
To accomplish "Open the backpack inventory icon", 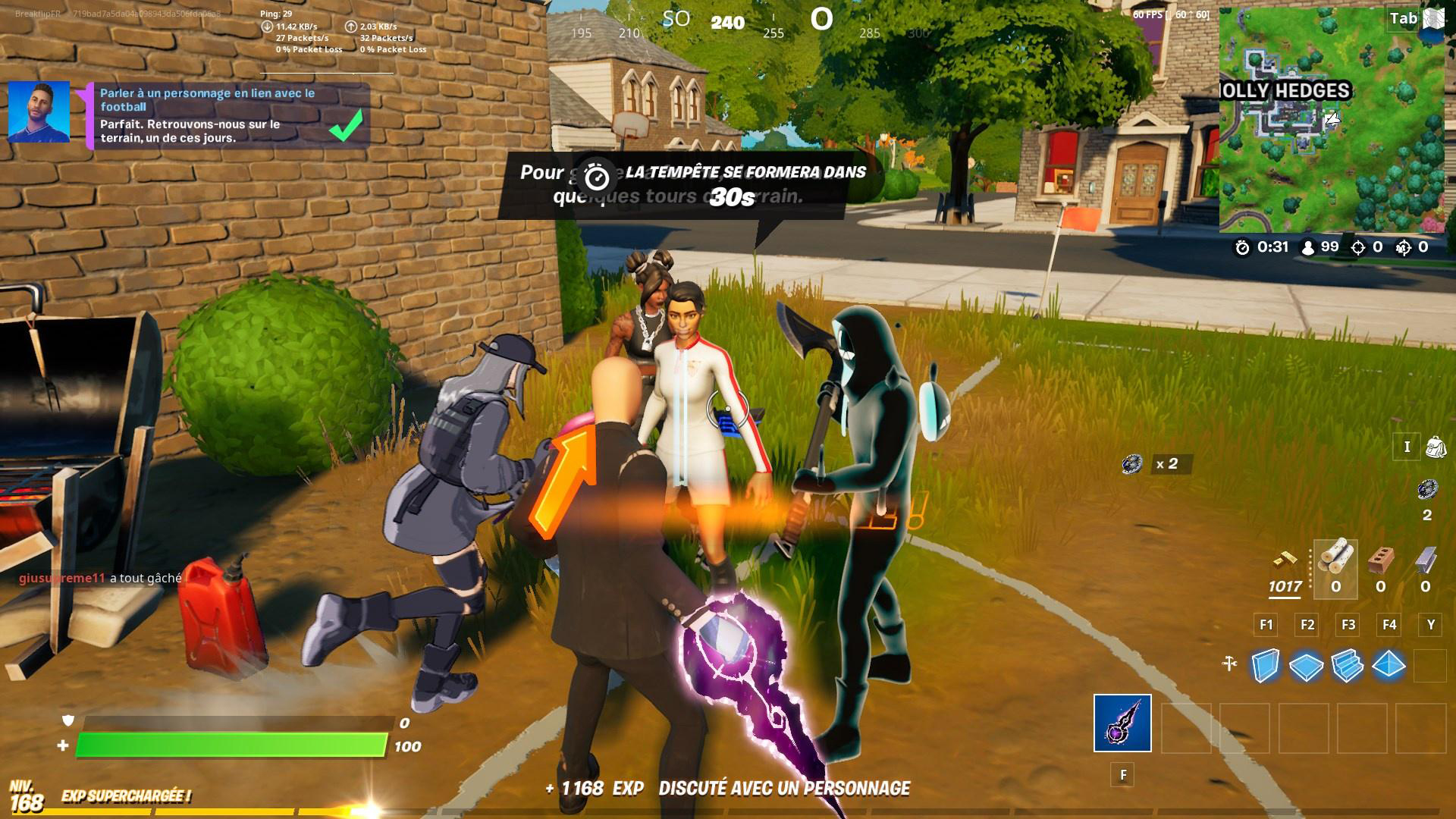I will 1435,447.
